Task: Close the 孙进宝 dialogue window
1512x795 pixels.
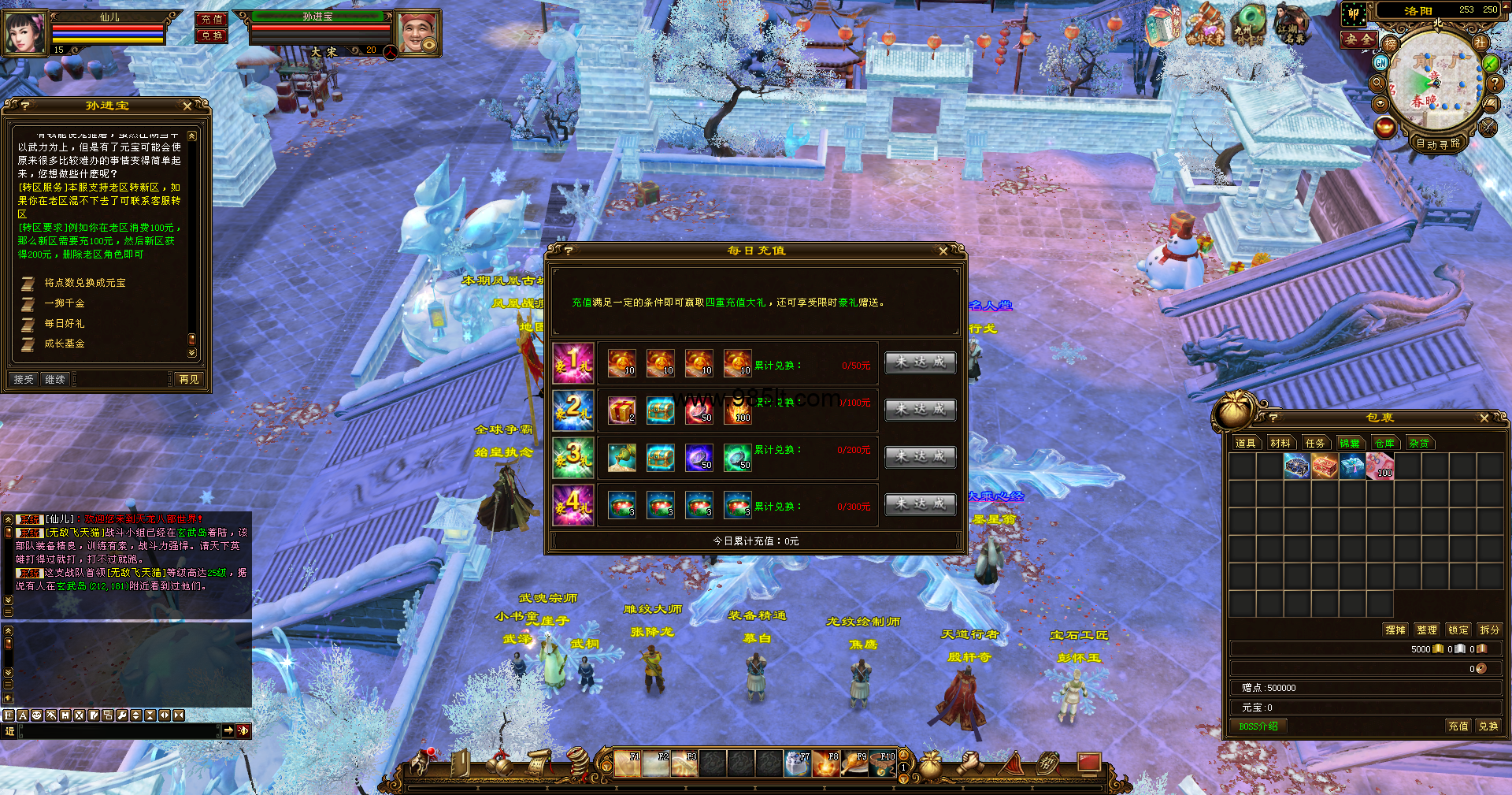Action: click(x=187, y=106)
